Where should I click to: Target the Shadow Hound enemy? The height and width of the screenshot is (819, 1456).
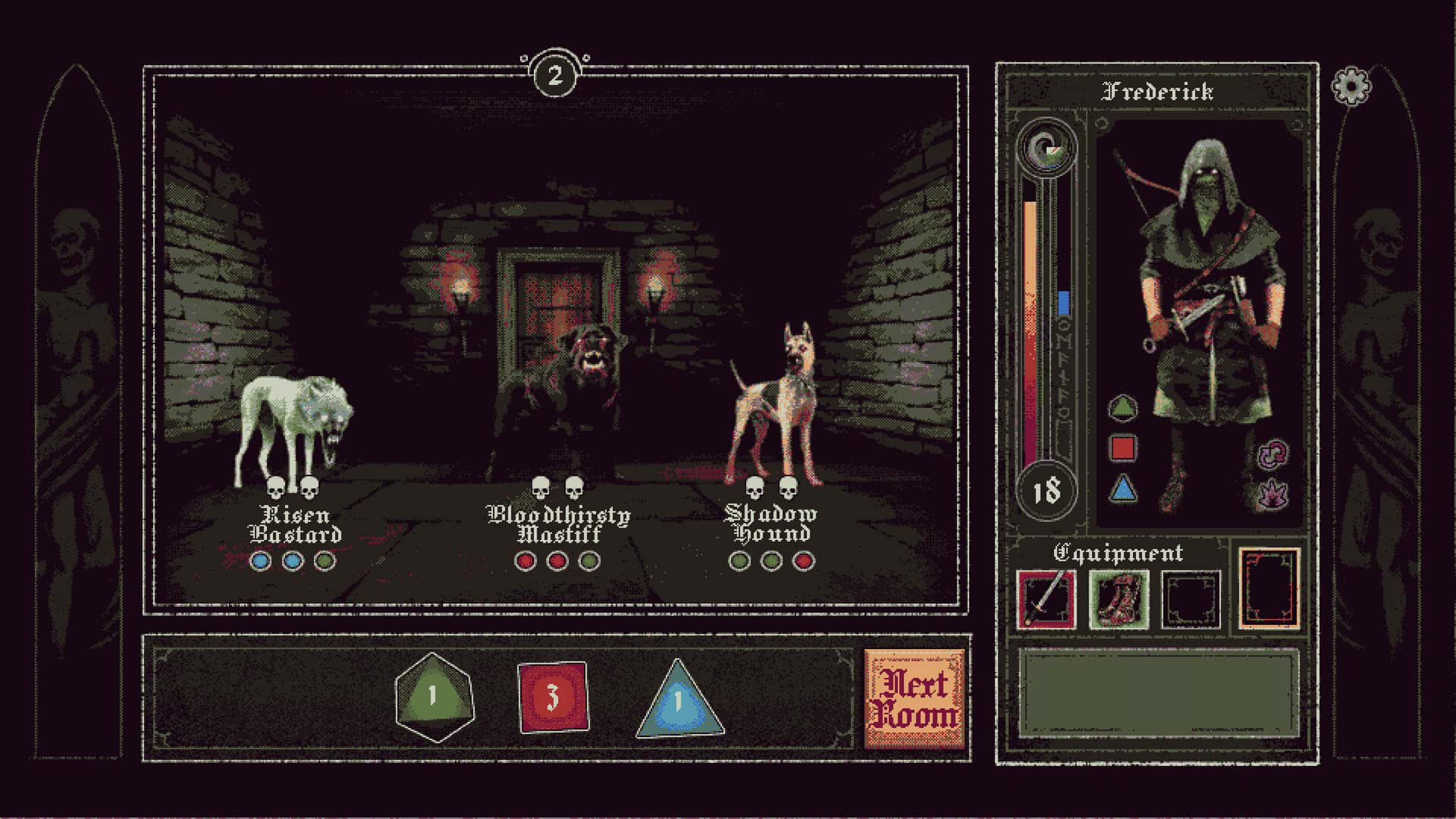click(773, 406)
